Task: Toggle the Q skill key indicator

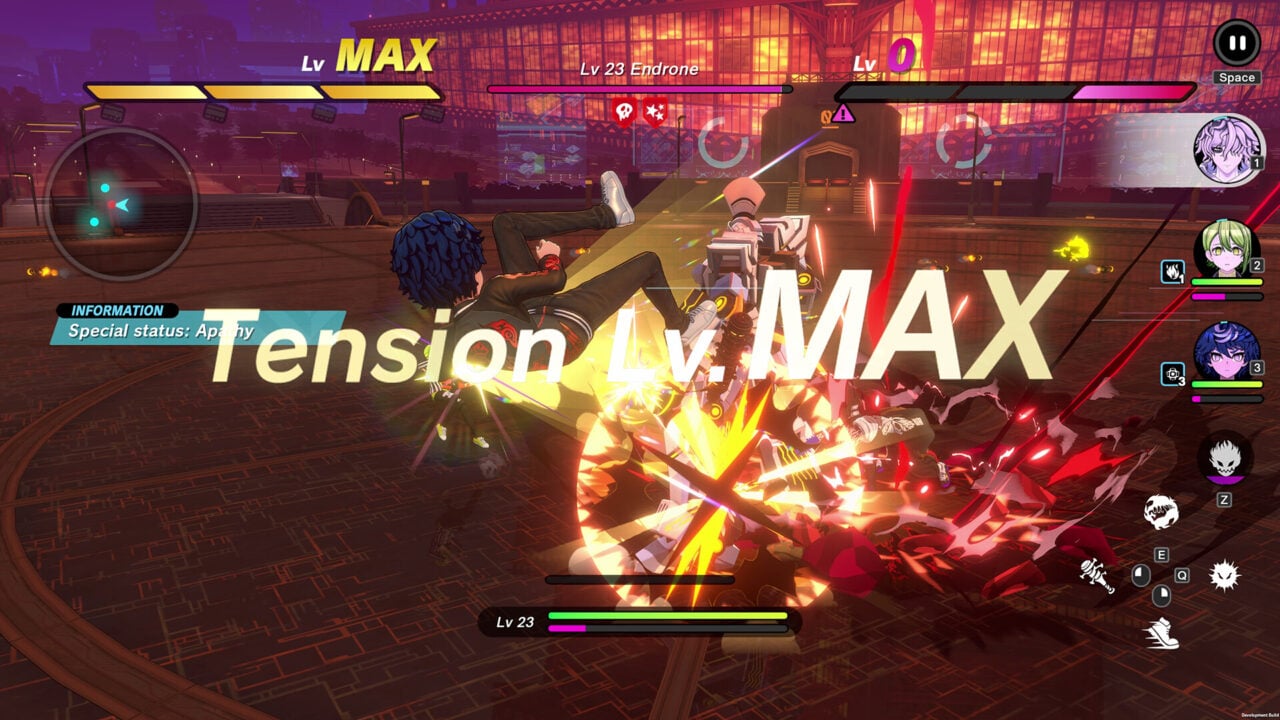Action: 1182,575
